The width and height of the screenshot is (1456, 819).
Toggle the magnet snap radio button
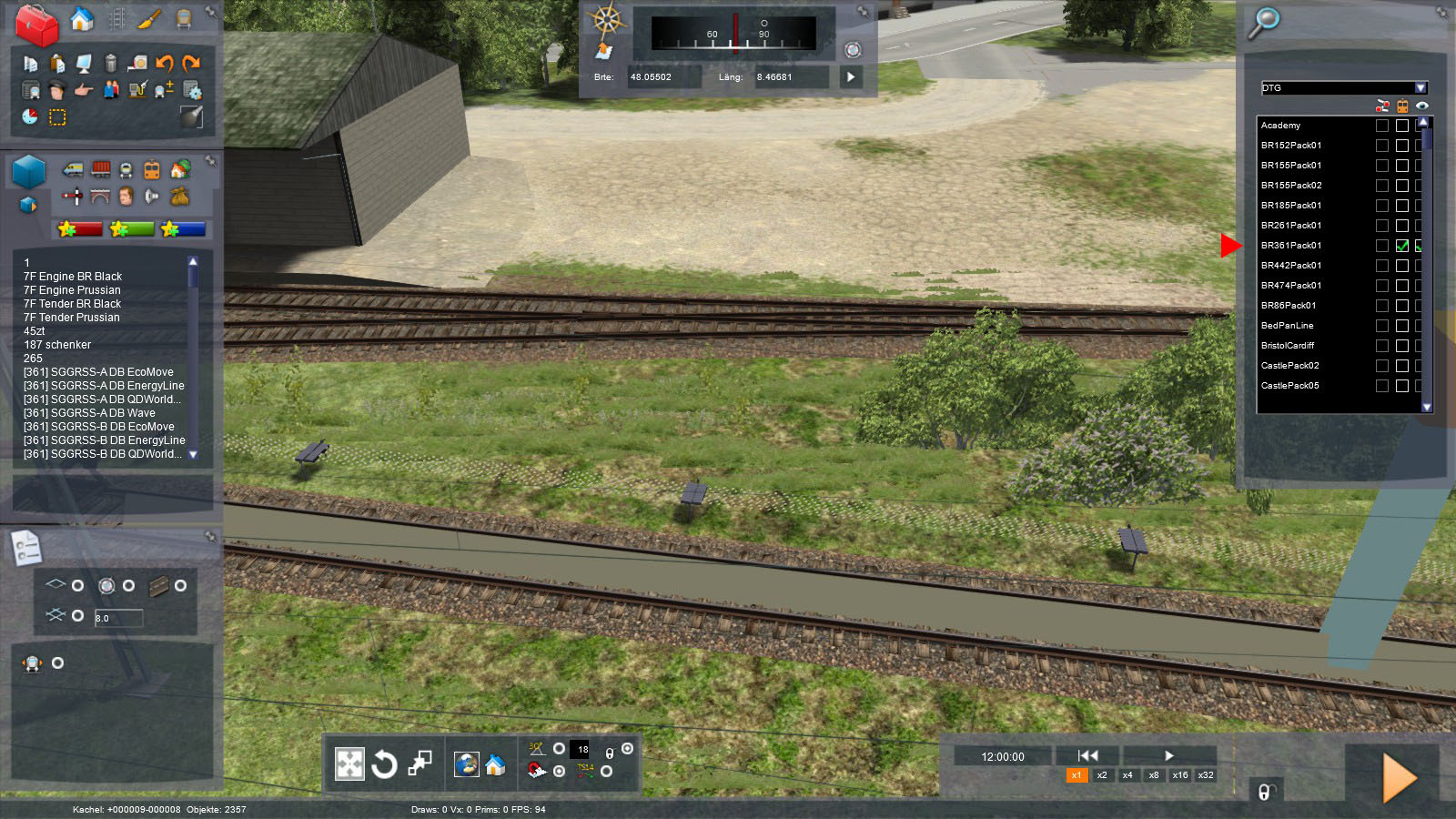559,771
